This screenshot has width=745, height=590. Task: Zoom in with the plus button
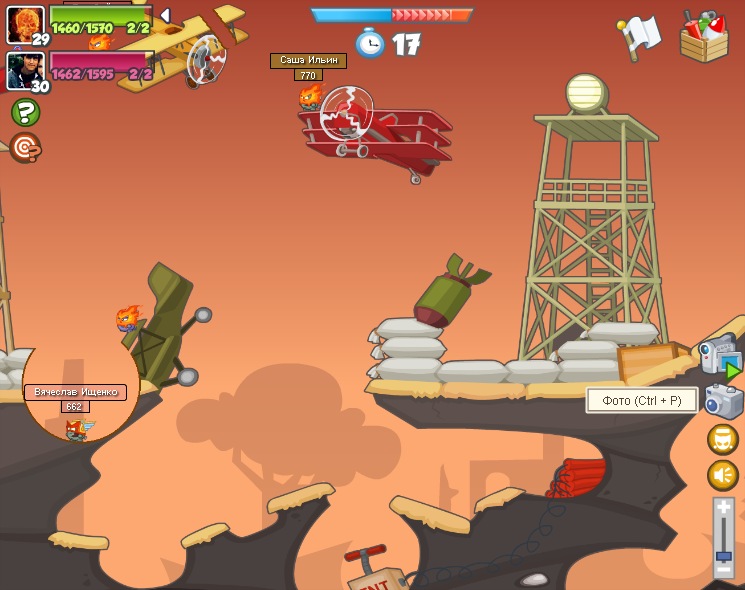(x=724, y=508)
